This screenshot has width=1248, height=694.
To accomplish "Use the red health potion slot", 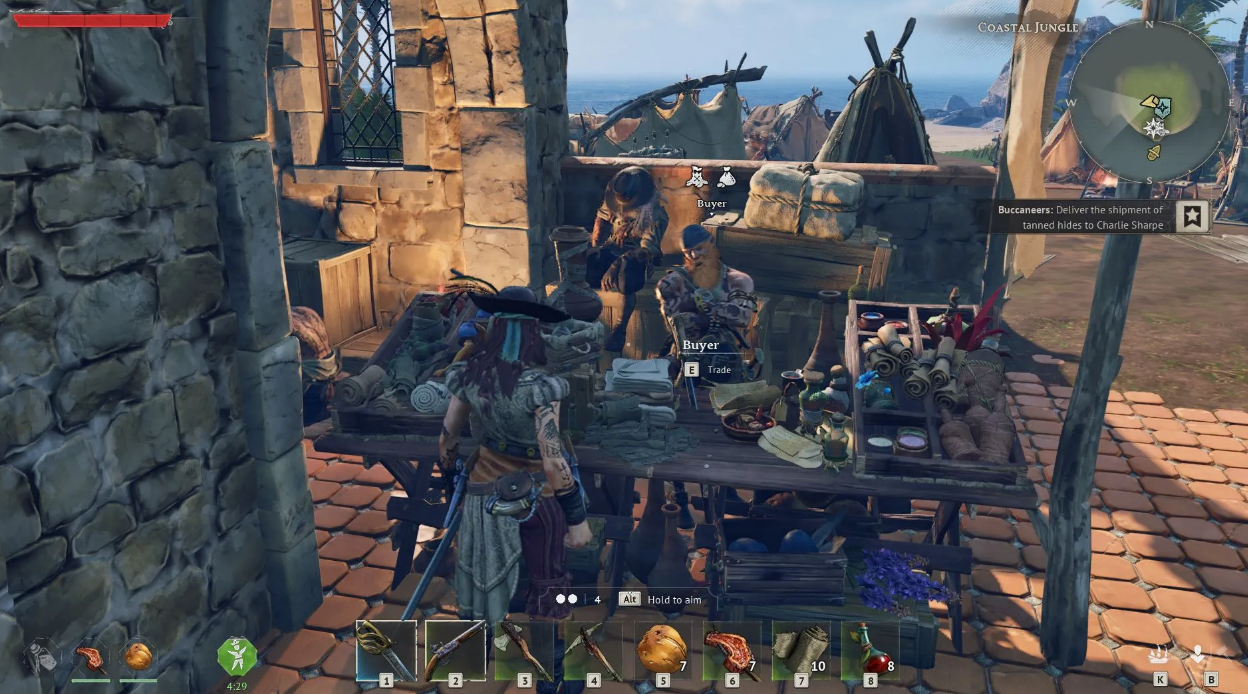I will click(x=869, y=648).
